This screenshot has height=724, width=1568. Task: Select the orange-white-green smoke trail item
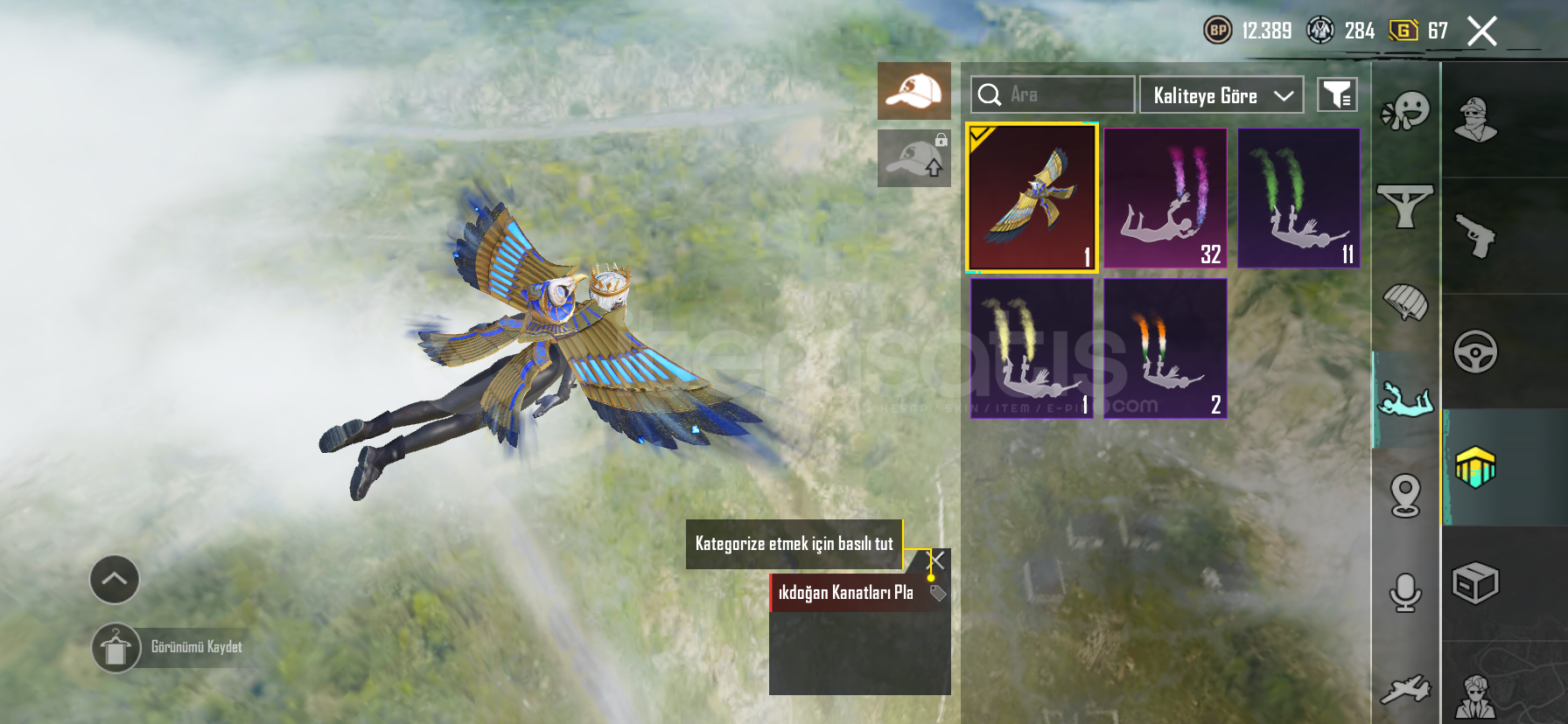[1165, 348]
